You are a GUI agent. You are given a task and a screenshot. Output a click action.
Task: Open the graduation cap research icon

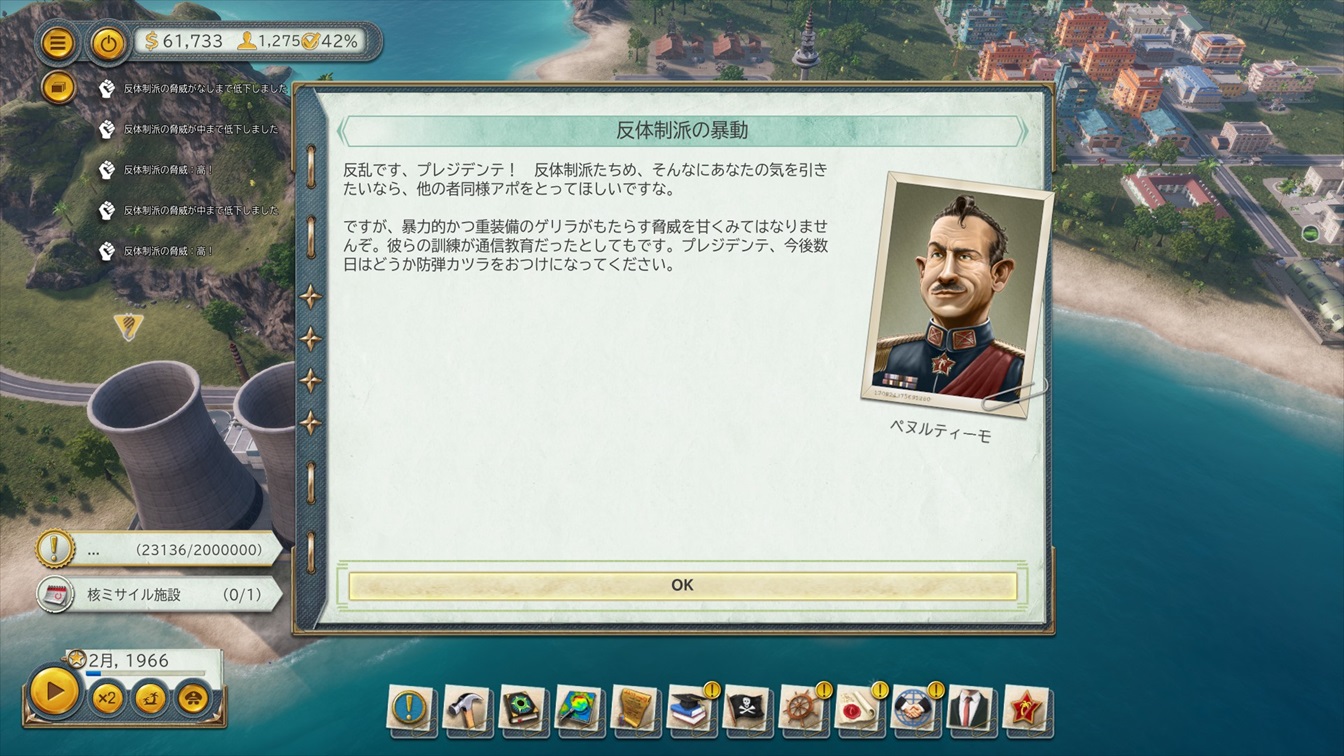691,708
